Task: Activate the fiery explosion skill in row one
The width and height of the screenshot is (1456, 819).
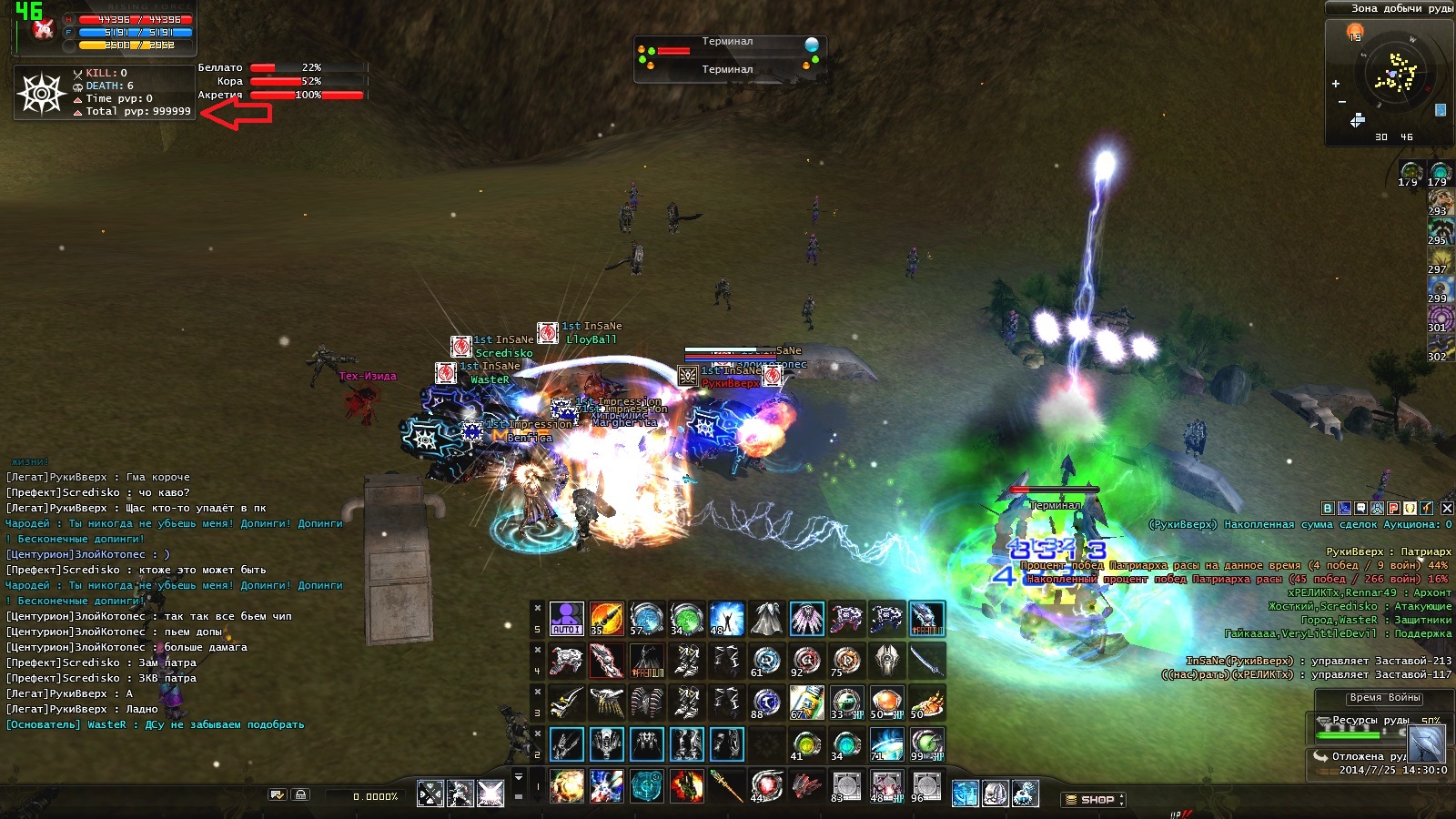Action: (566, 786)
